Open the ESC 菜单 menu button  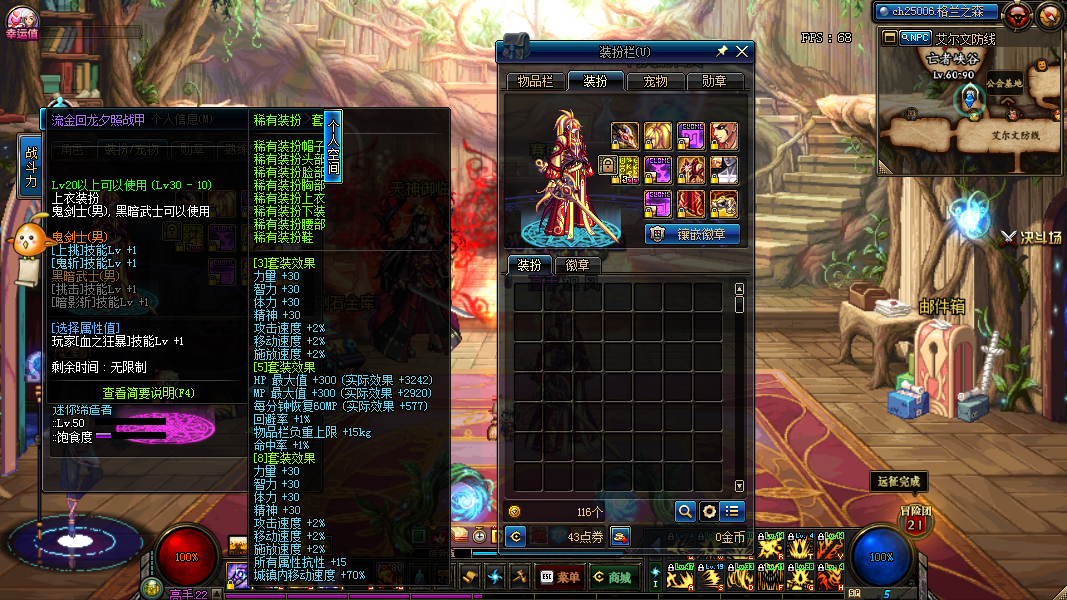tap(559, 577)
